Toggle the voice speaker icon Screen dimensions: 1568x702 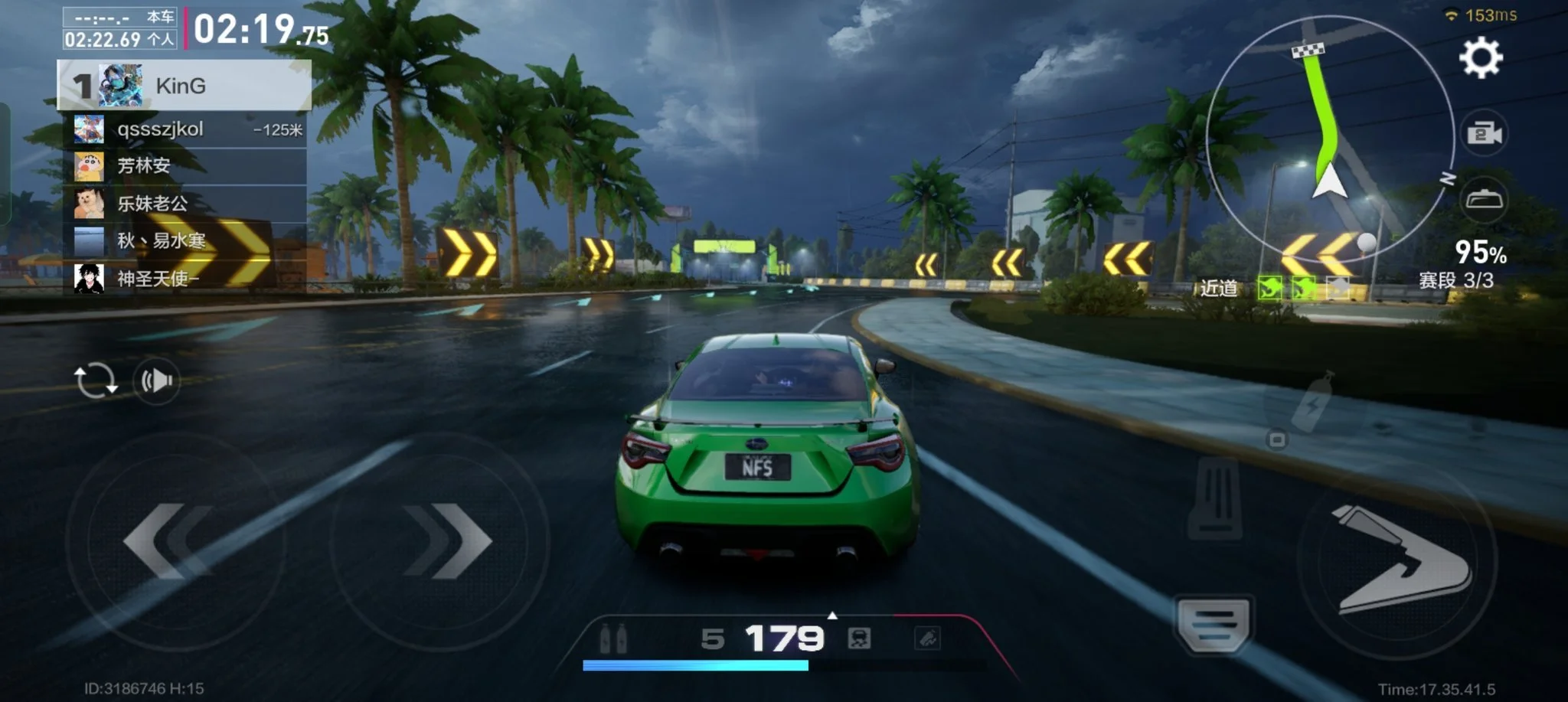tap(156, 380)
